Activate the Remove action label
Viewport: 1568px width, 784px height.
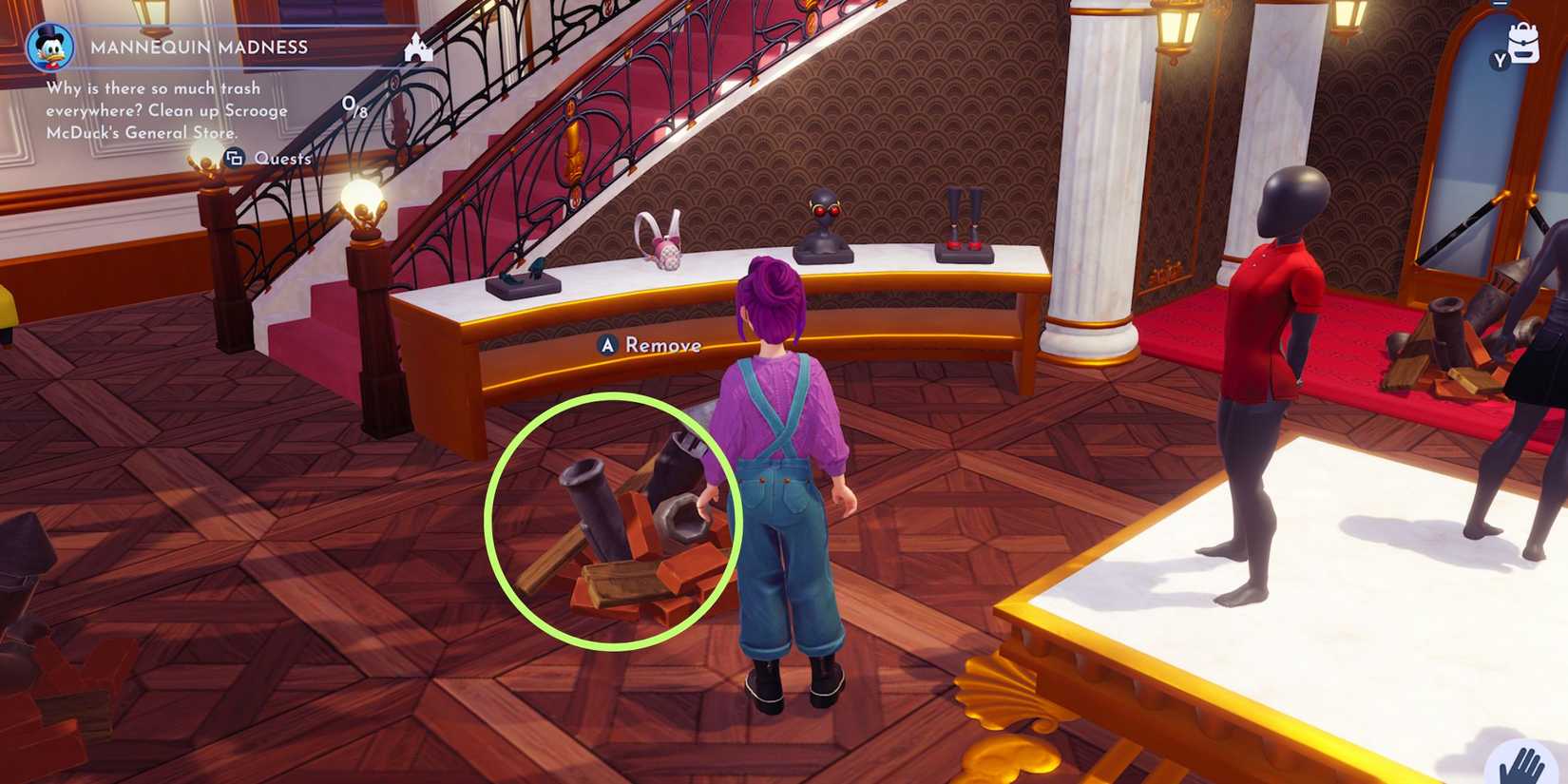pos(660,346)
